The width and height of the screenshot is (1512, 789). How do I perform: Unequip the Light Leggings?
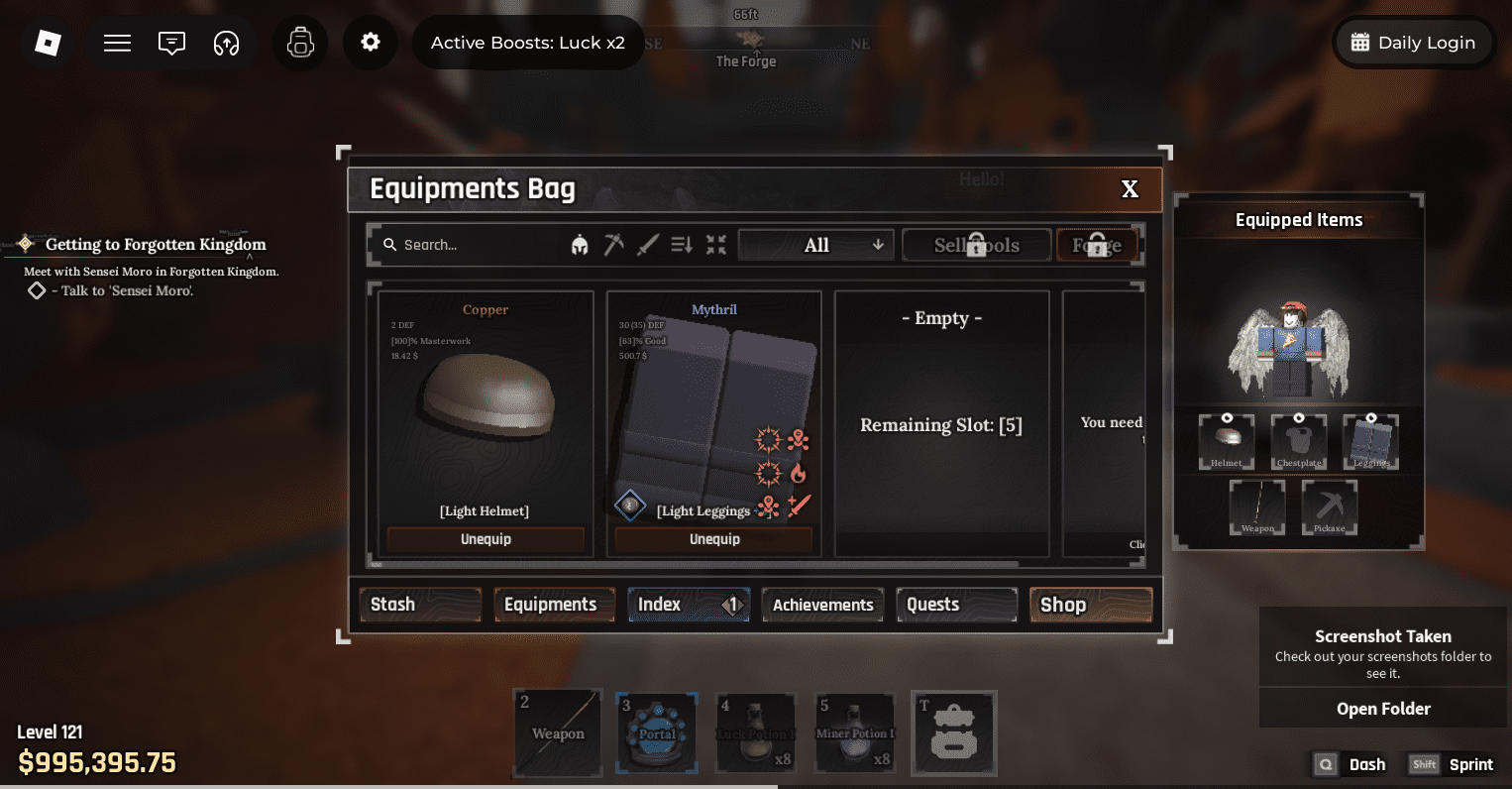click(x=713, y=538)
